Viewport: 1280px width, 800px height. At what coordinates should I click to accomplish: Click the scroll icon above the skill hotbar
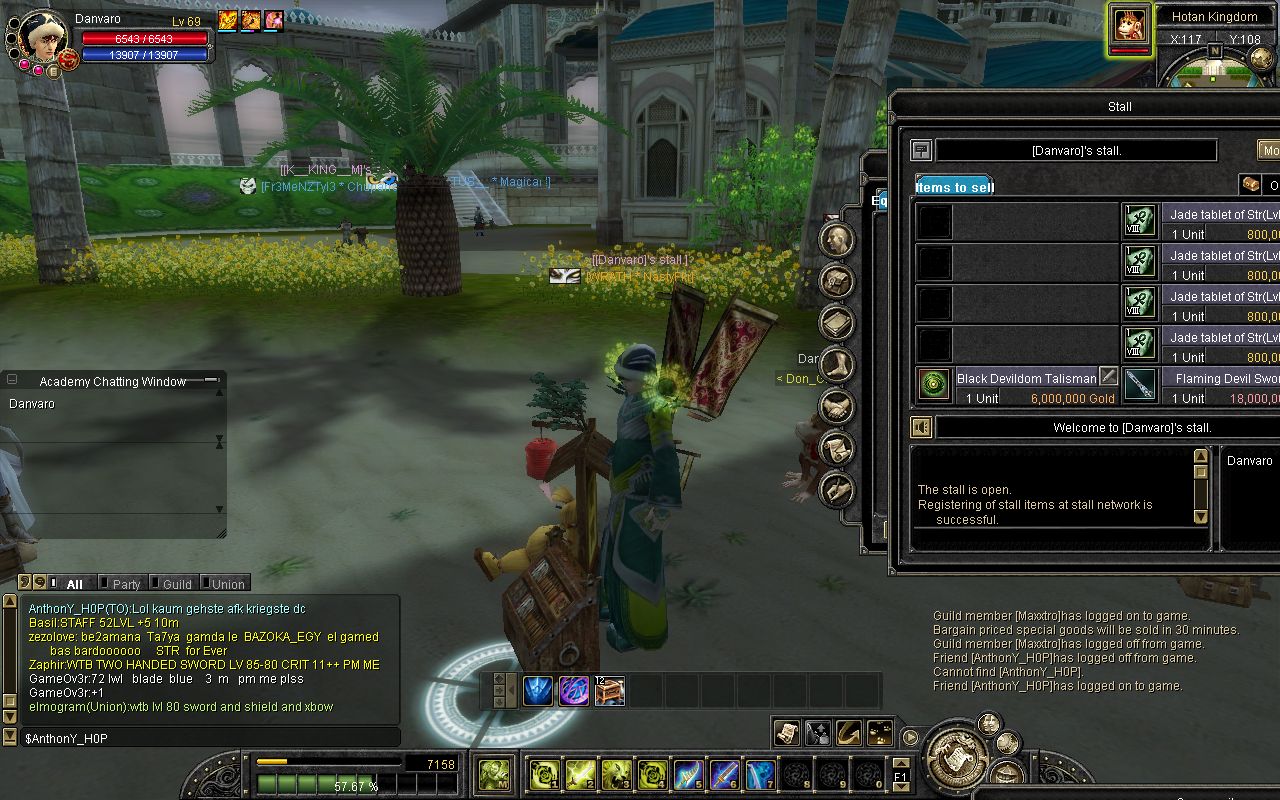786,733
